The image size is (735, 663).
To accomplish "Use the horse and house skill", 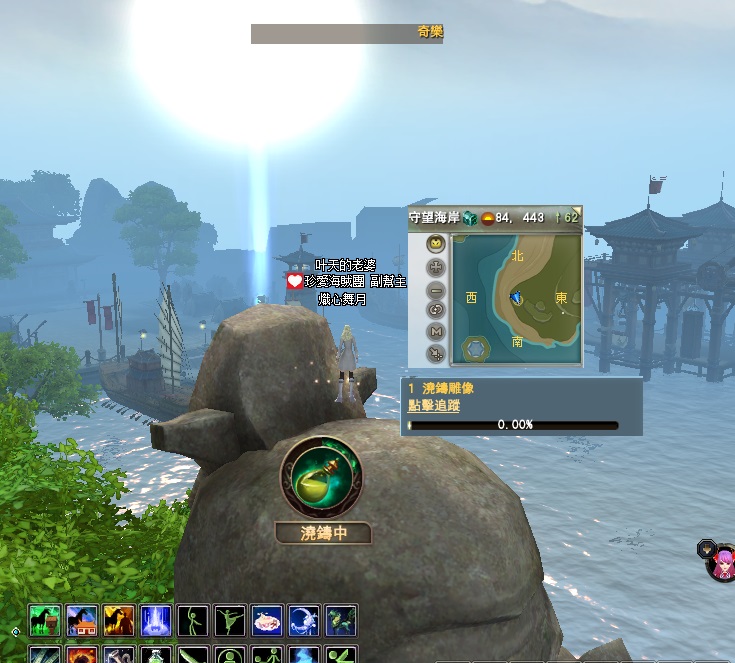I will click(x=82, y=621).
